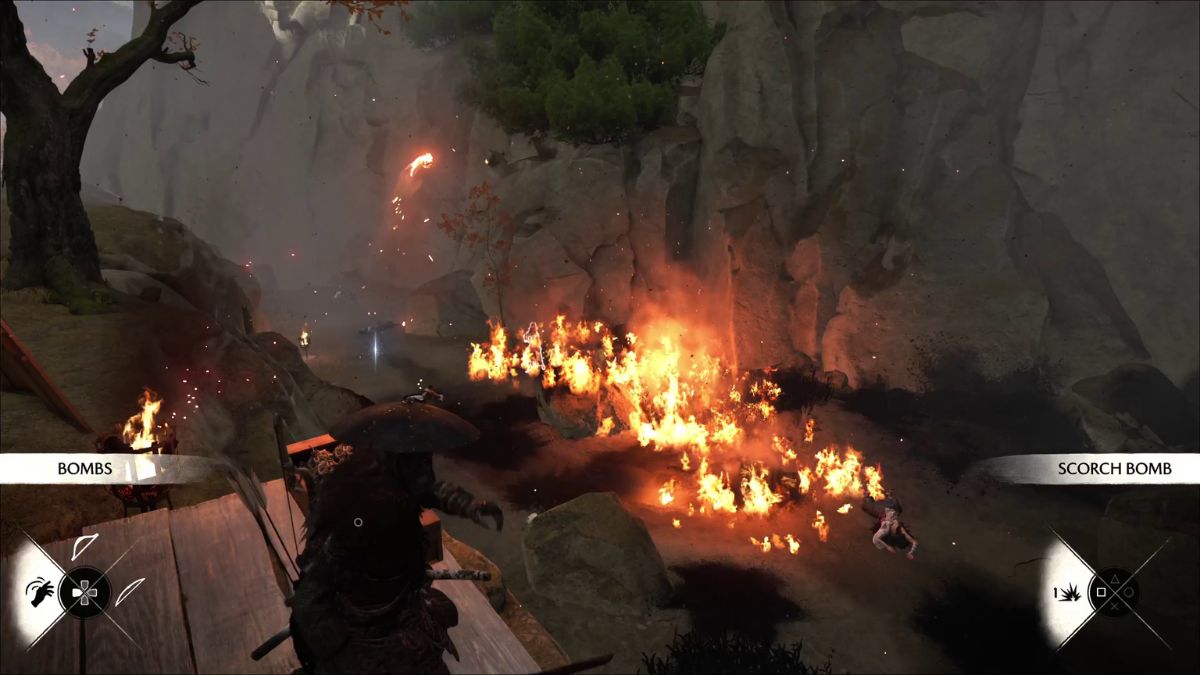Screen dimensions: 1200x675
Task: Click the SCORCH BOMB name banner
Action: [x=1099, y=468]
